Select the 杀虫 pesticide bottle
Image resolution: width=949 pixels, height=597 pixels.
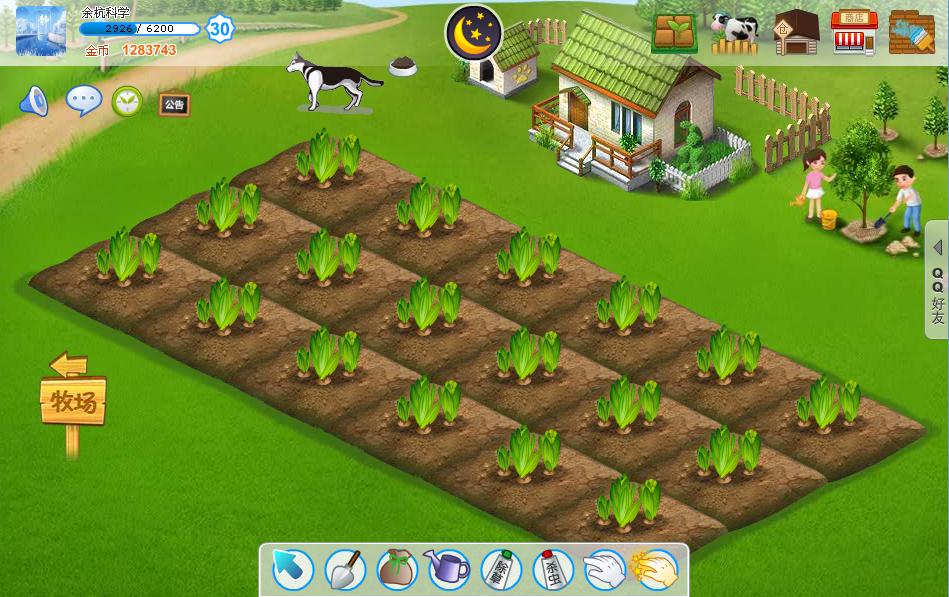[x=553, y=570]
